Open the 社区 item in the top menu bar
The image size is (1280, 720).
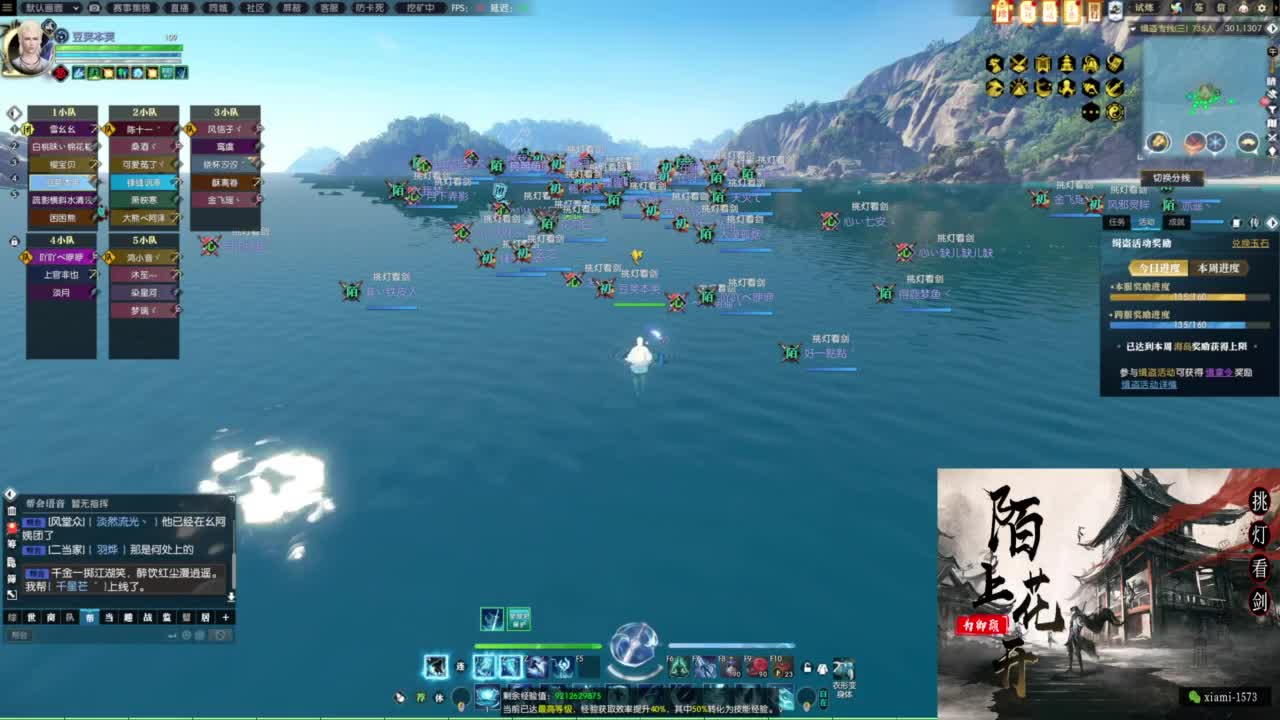tap(255, 8)
